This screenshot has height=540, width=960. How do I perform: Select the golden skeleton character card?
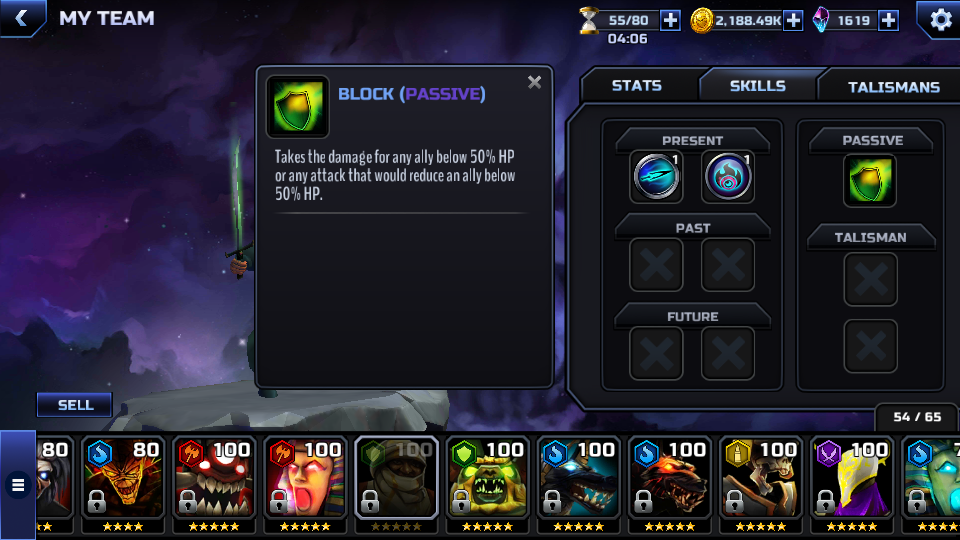point(760,483)
